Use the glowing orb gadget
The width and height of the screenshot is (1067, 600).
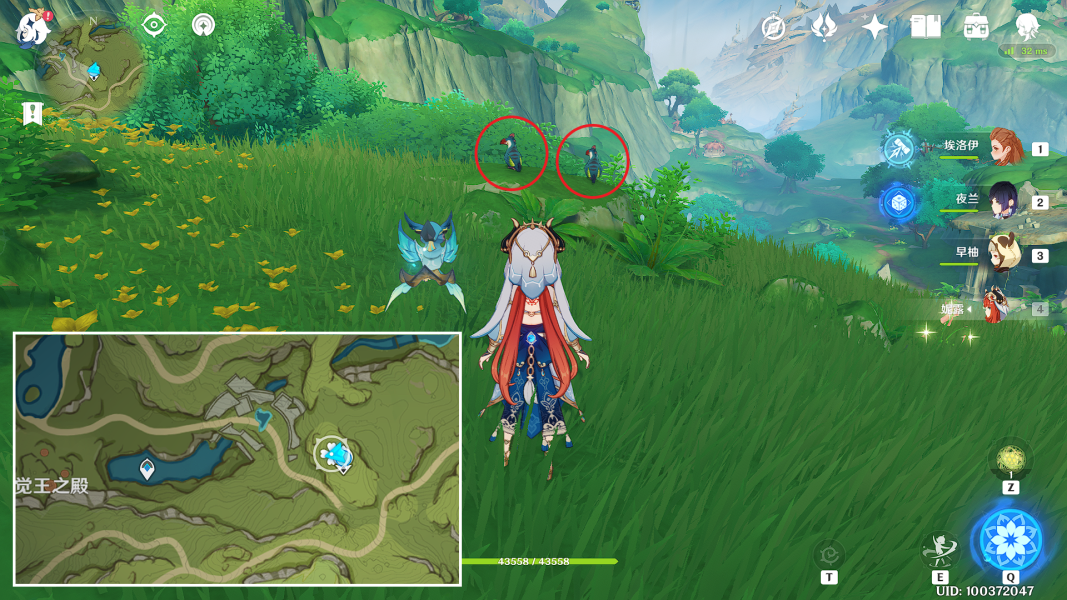point(1010,460)
